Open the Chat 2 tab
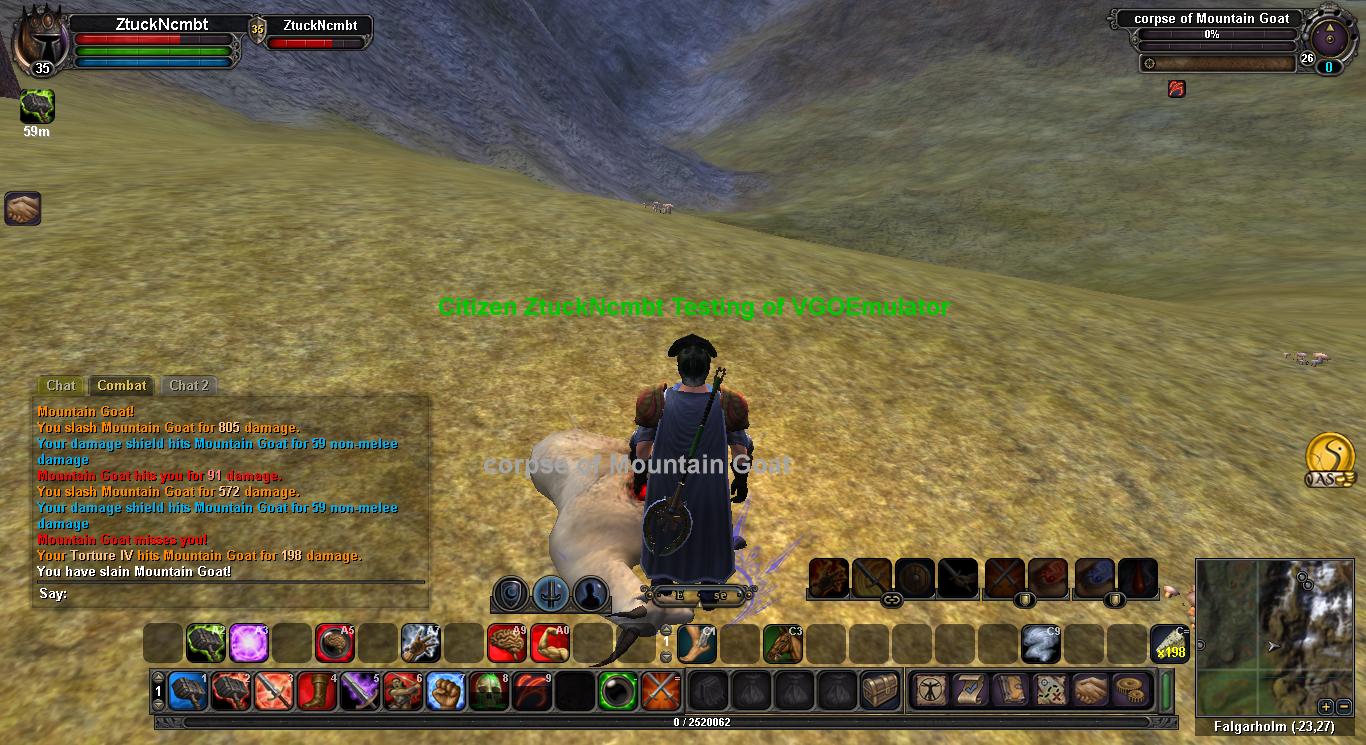Screen dimensions: 1366x745 click(x=189, y=385)
